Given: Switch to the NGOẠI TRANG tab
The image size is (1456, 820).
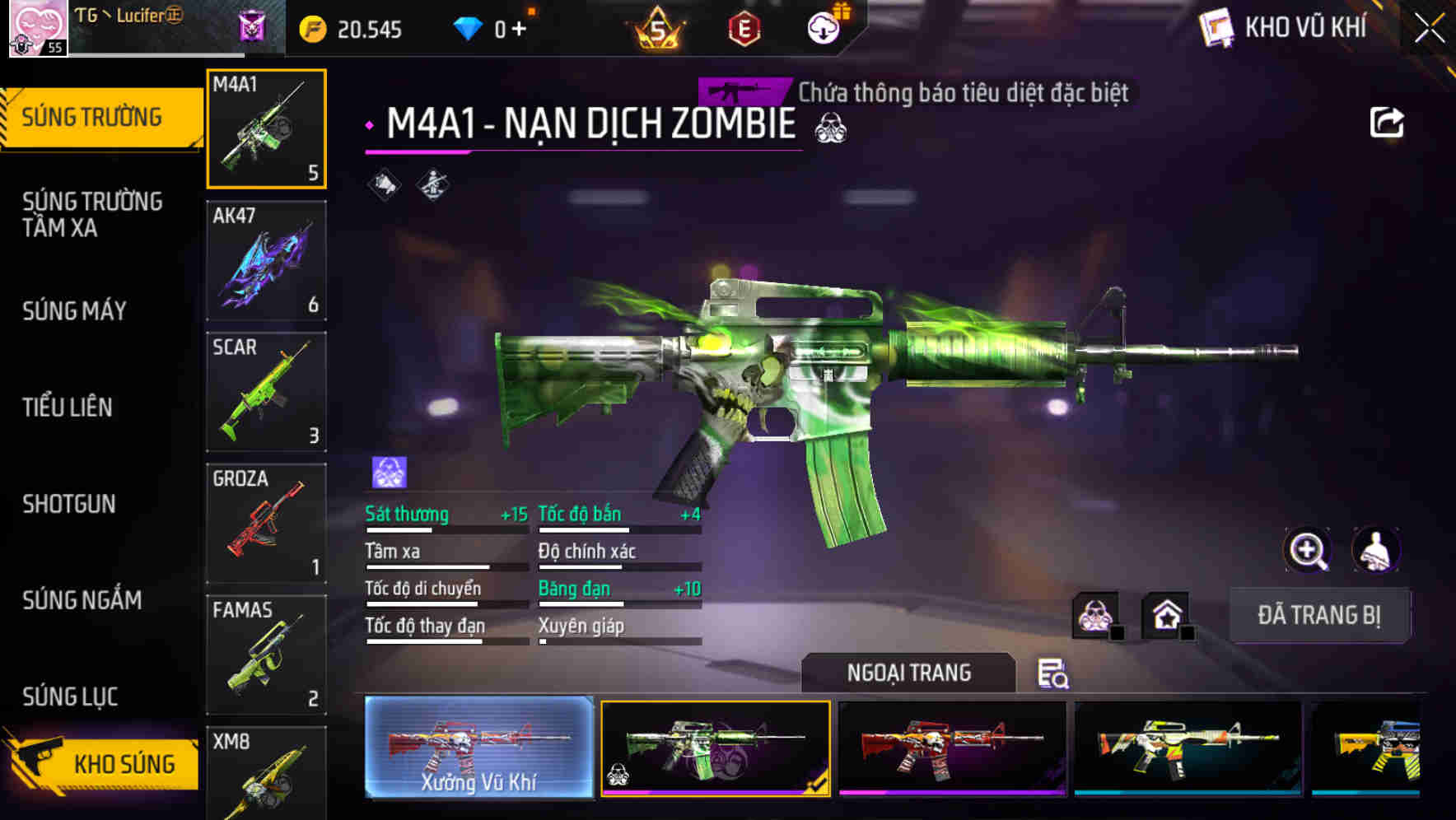Looking at the screenshot, I should click(x=909, y=673).
